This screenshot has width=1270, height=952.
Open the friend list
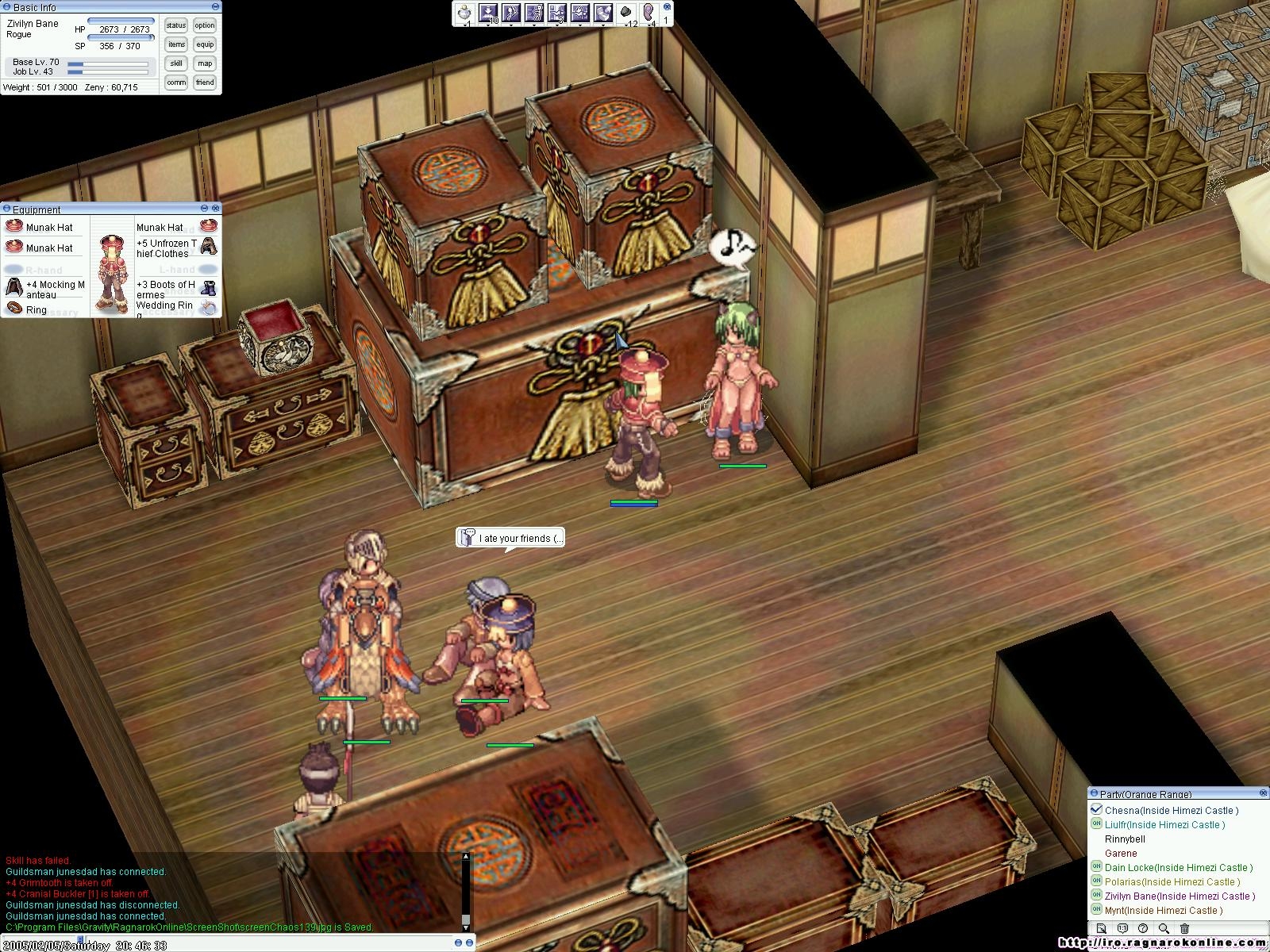coord(205,83)
